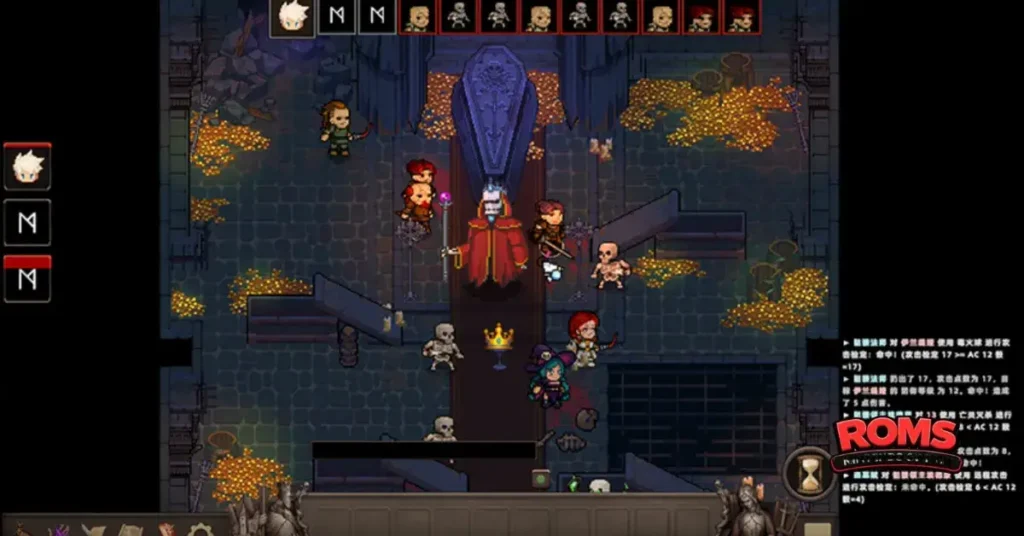Image resolution: width=1024 pixels, height=536 pixels.
Task: Choose the white-haired hero in the left party list
Action: click(x=27, y=168)
